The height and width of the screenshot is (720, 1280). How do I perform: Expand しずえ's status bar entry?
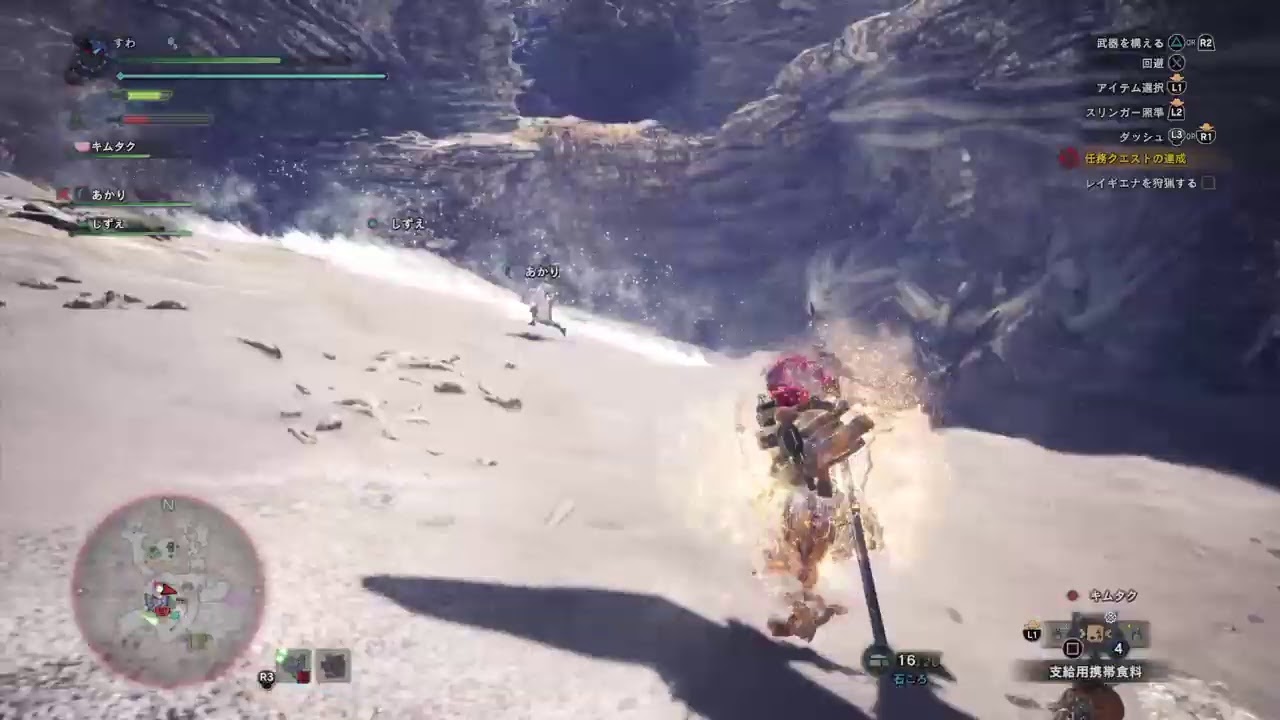point(107,223)
